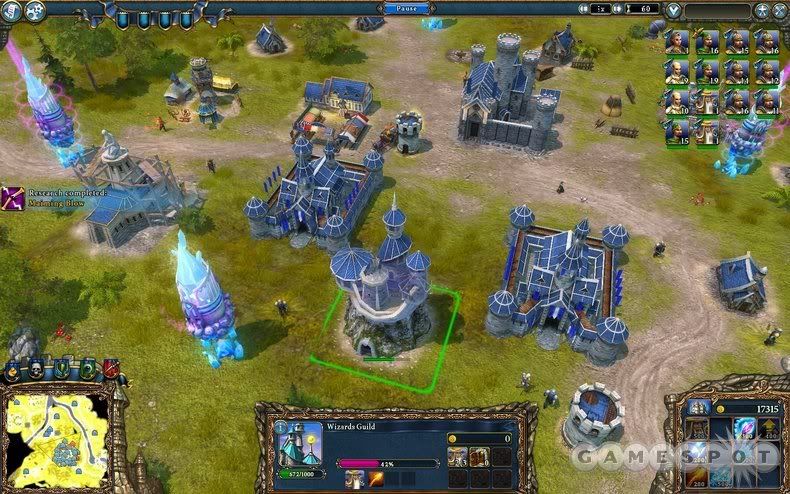Image resolution: width=790 pixels, height=494 pixels.
Task: Select the first hero portrait in roster
Action: pos(678,41)
